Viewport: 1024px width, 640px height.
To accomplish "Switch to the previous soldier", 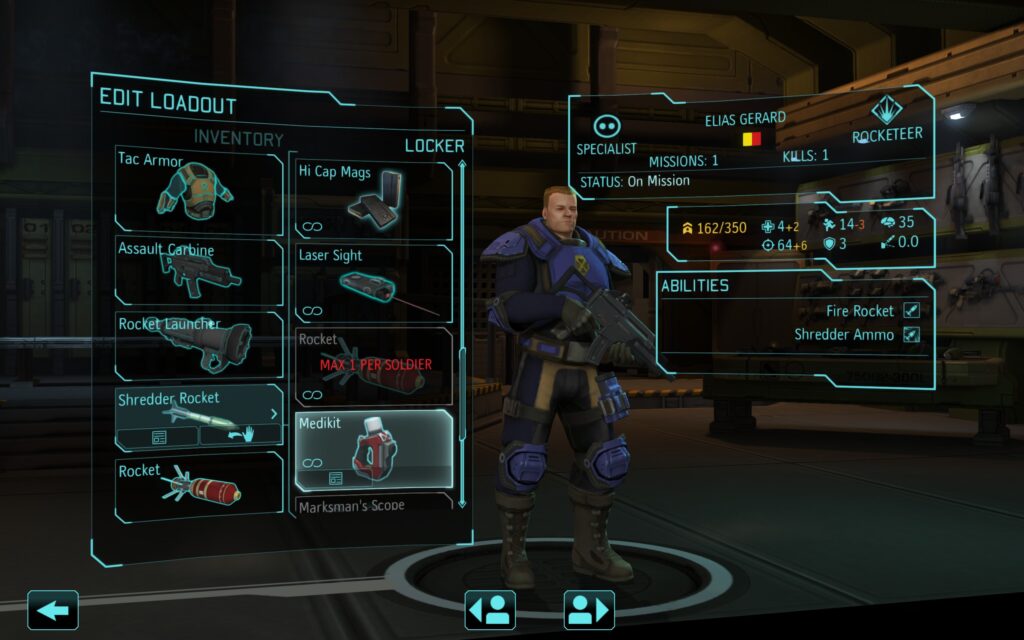I will click(490, 609).
